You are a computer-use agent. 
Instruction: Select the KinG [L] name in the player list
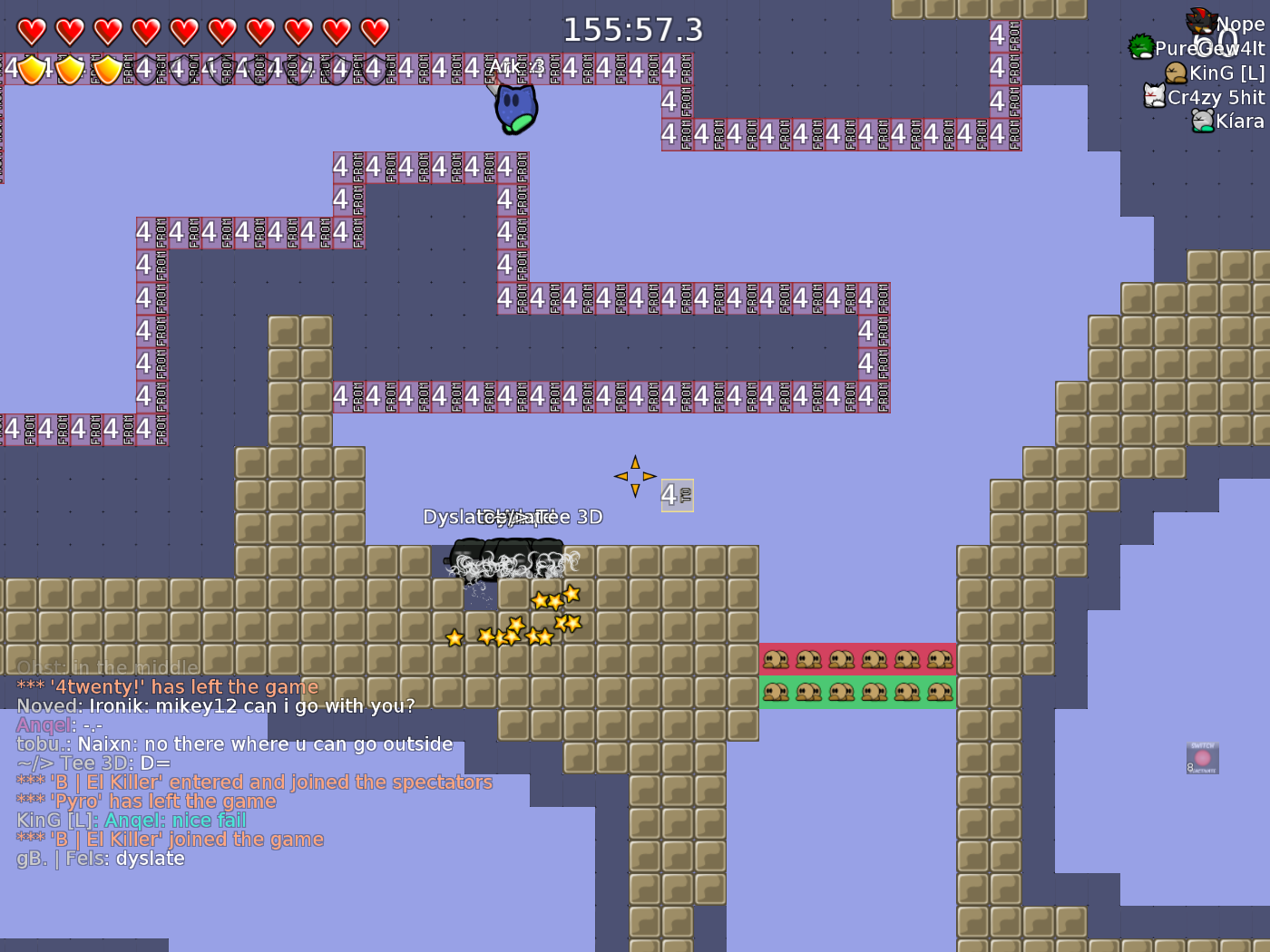(x=1228, y=73)
